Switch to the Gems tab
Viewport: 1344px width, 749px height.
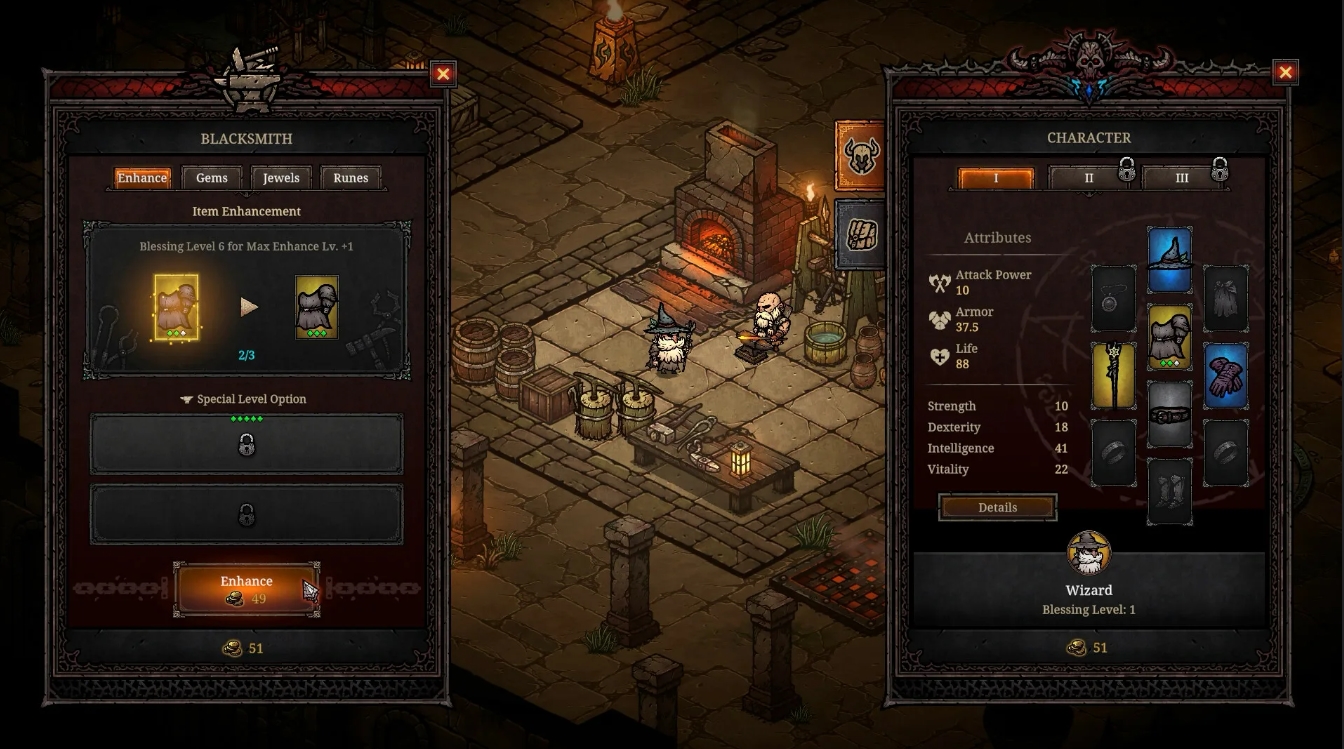click(x=211, y=177)
